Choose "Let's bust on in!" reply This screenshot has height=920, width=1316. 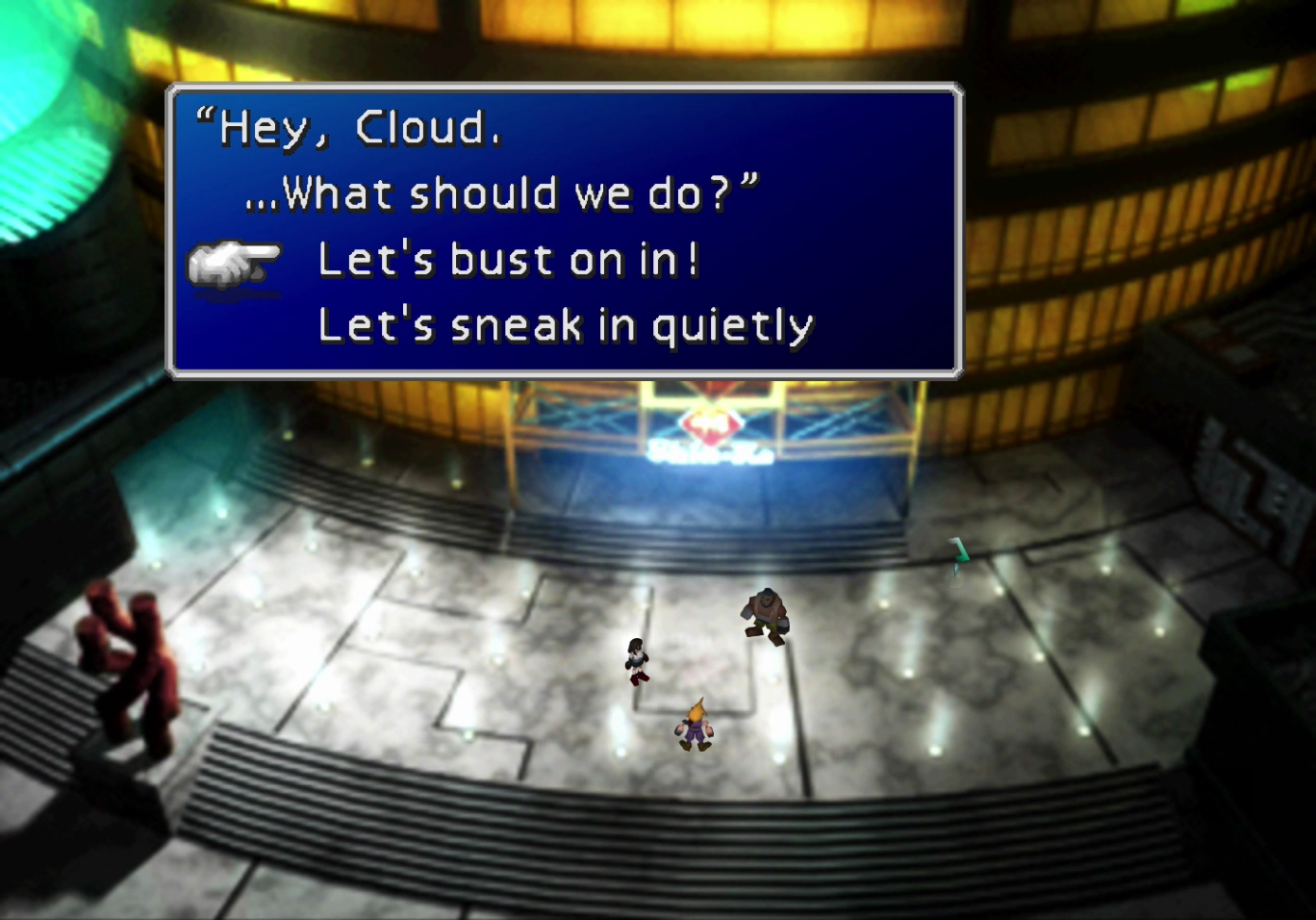tap(508, 260)
